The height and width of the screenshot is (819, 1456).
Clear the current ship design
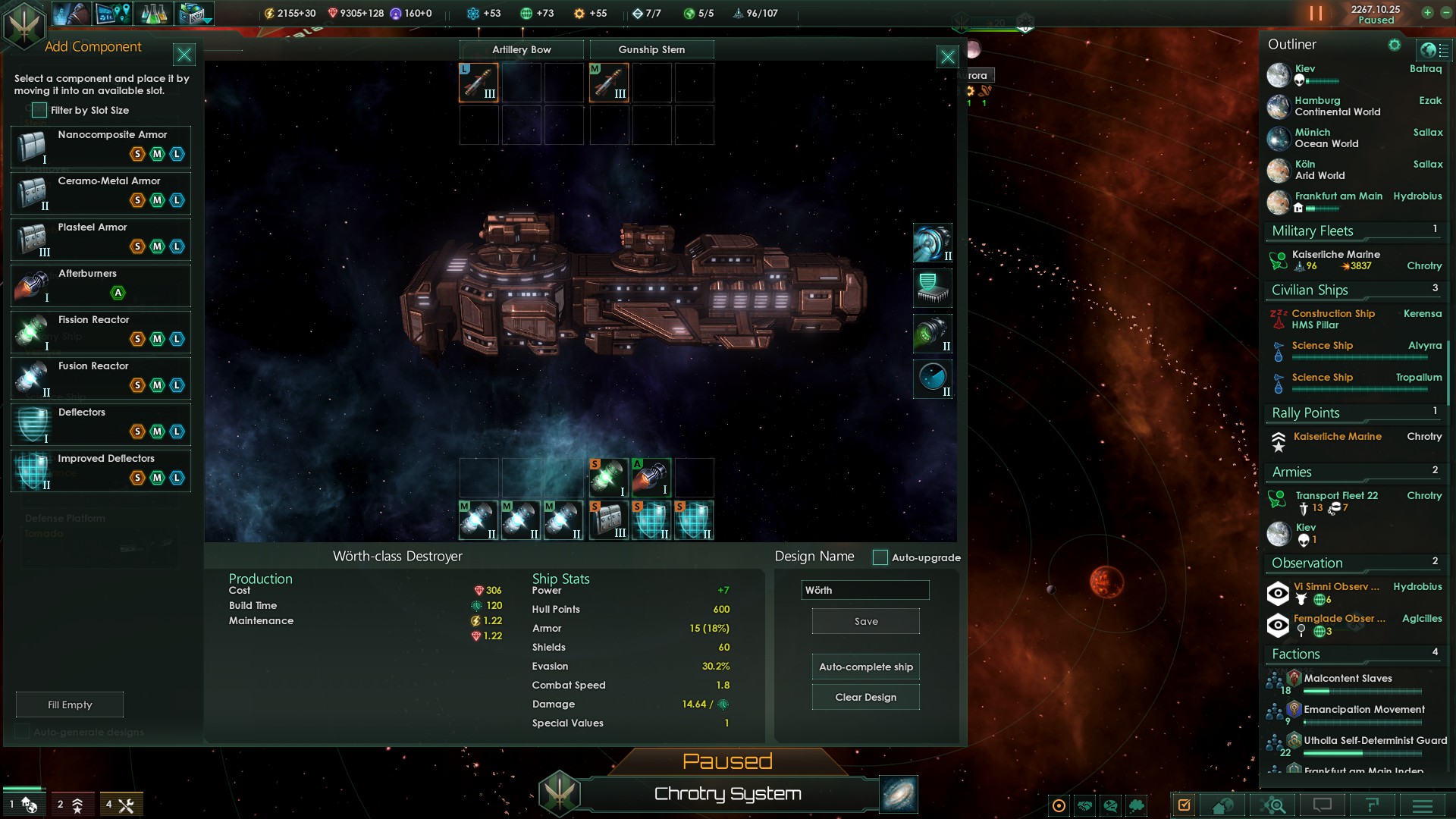click(865, 697)
